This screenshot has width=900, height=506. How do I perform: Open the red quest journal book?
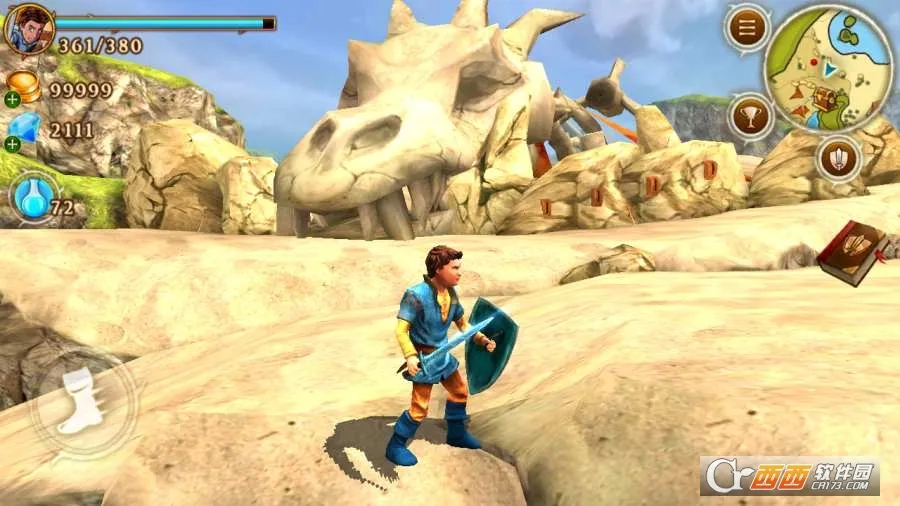click(x=852, y=252)
